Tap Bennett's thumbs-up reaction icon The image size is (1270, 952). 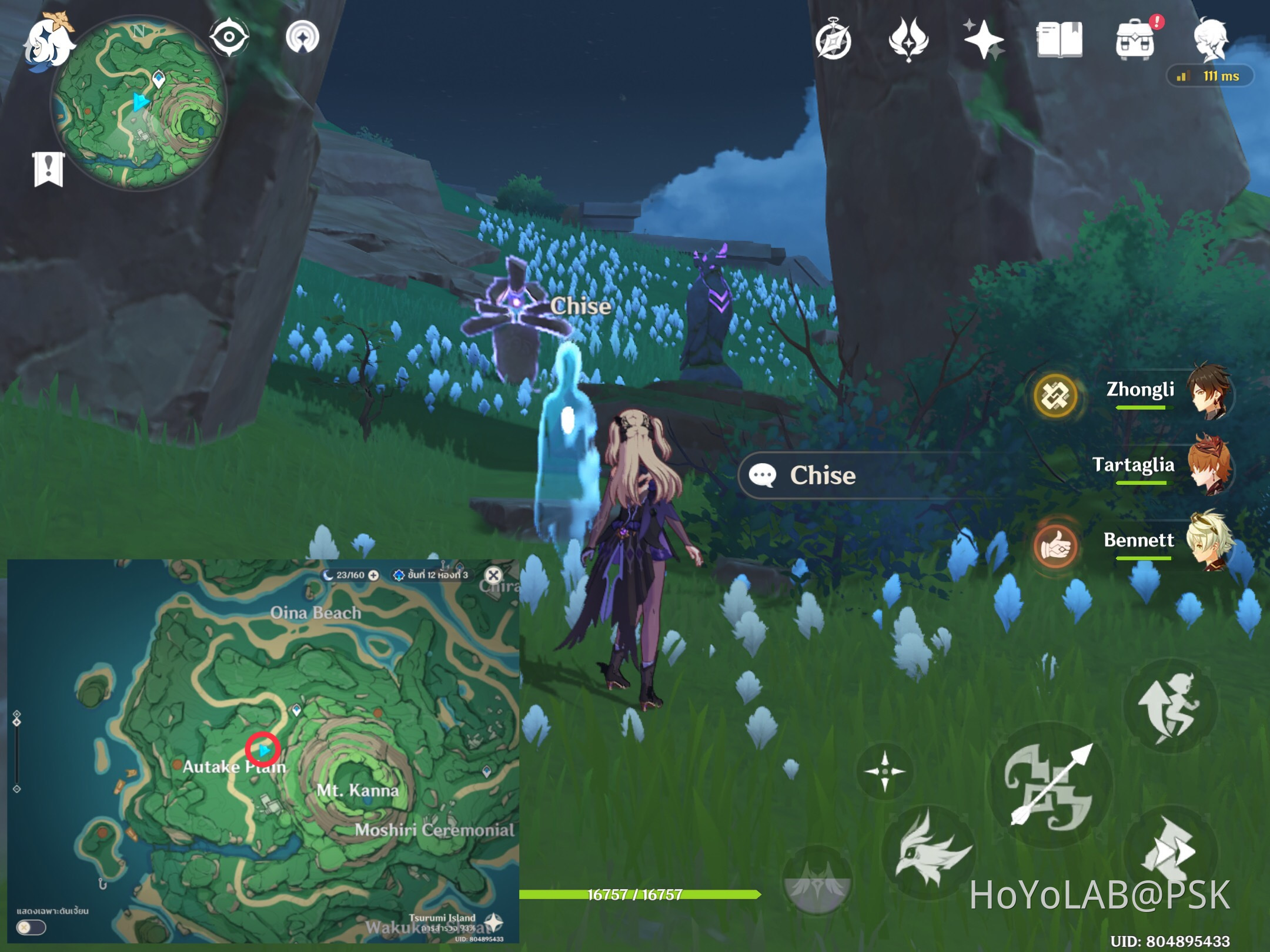(1055, 545)
